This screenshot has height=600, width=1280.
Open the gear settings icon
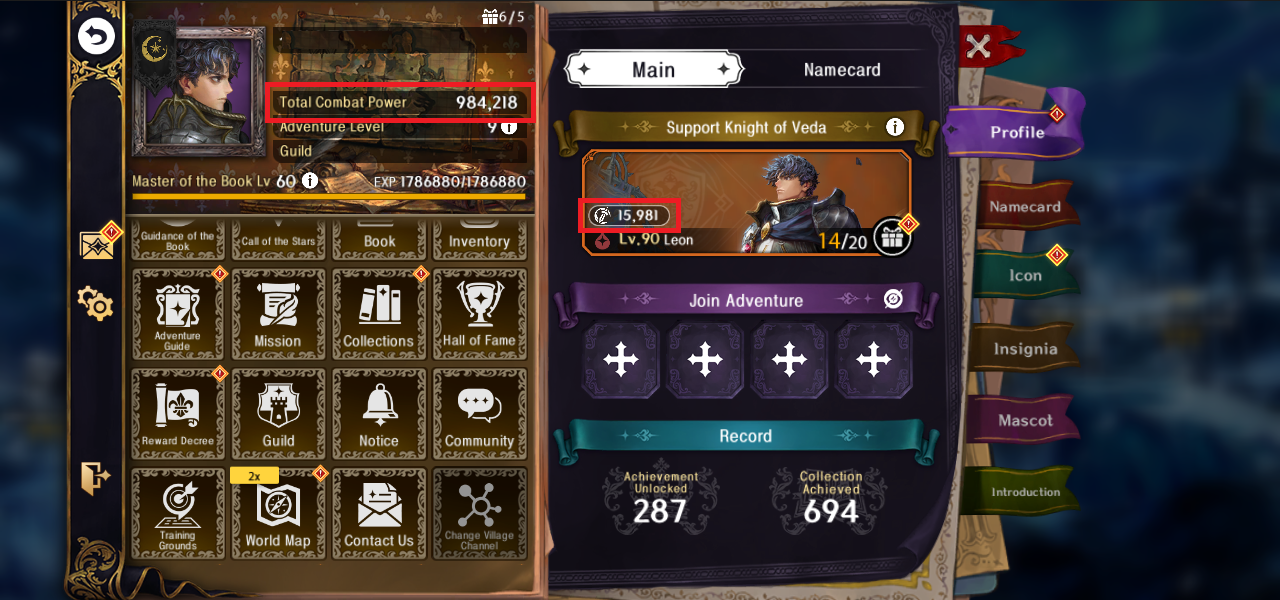[x=97, y=303]
